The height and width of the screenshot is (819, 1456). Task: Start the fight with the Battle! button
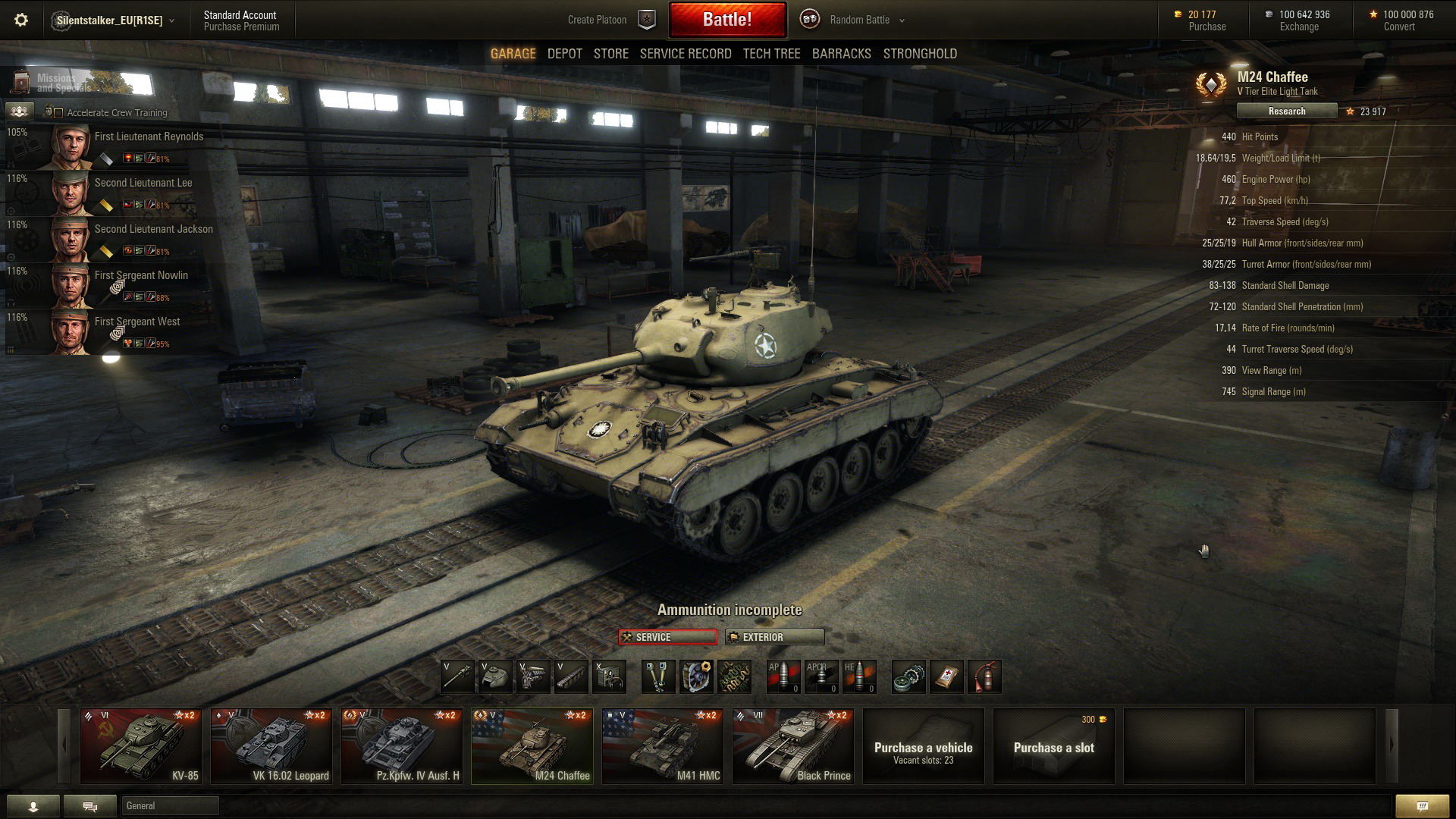727,20
